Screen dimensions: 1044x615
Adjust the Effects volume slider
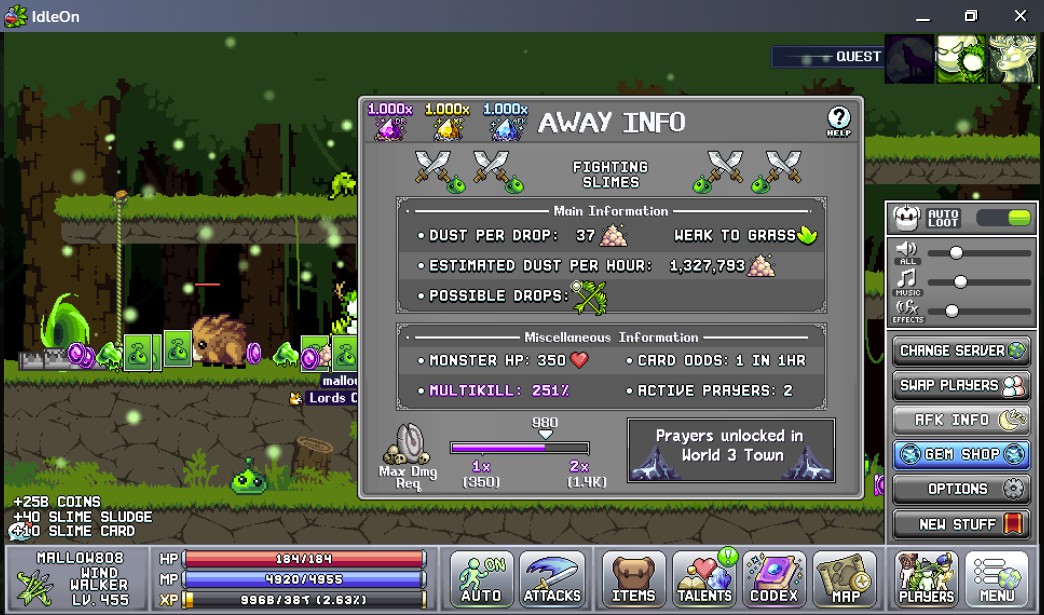point(952,311)
